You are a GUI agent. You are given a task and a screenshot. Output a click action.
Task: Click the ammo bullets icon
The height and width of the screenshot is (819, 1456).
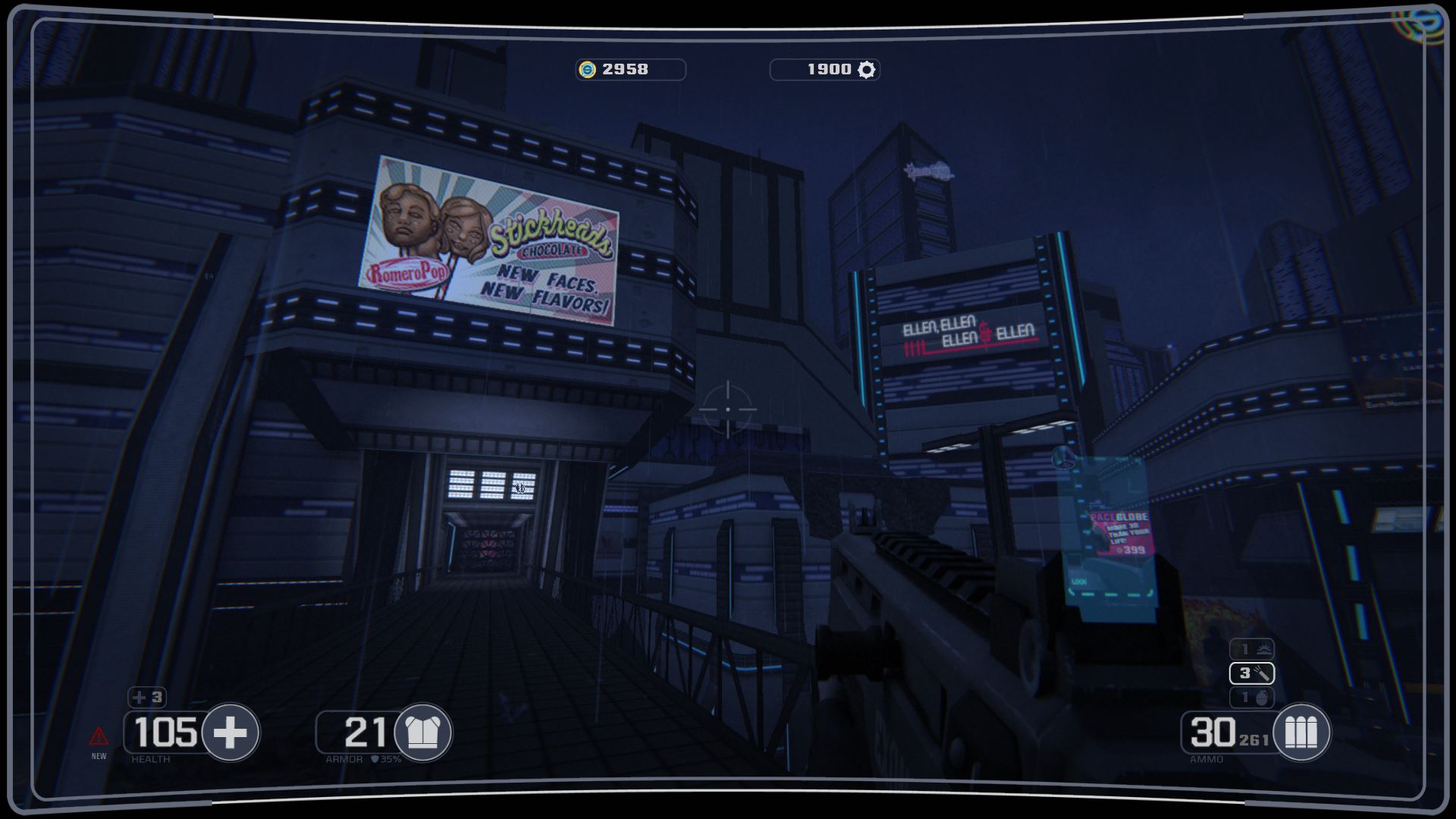[1301, 733]
